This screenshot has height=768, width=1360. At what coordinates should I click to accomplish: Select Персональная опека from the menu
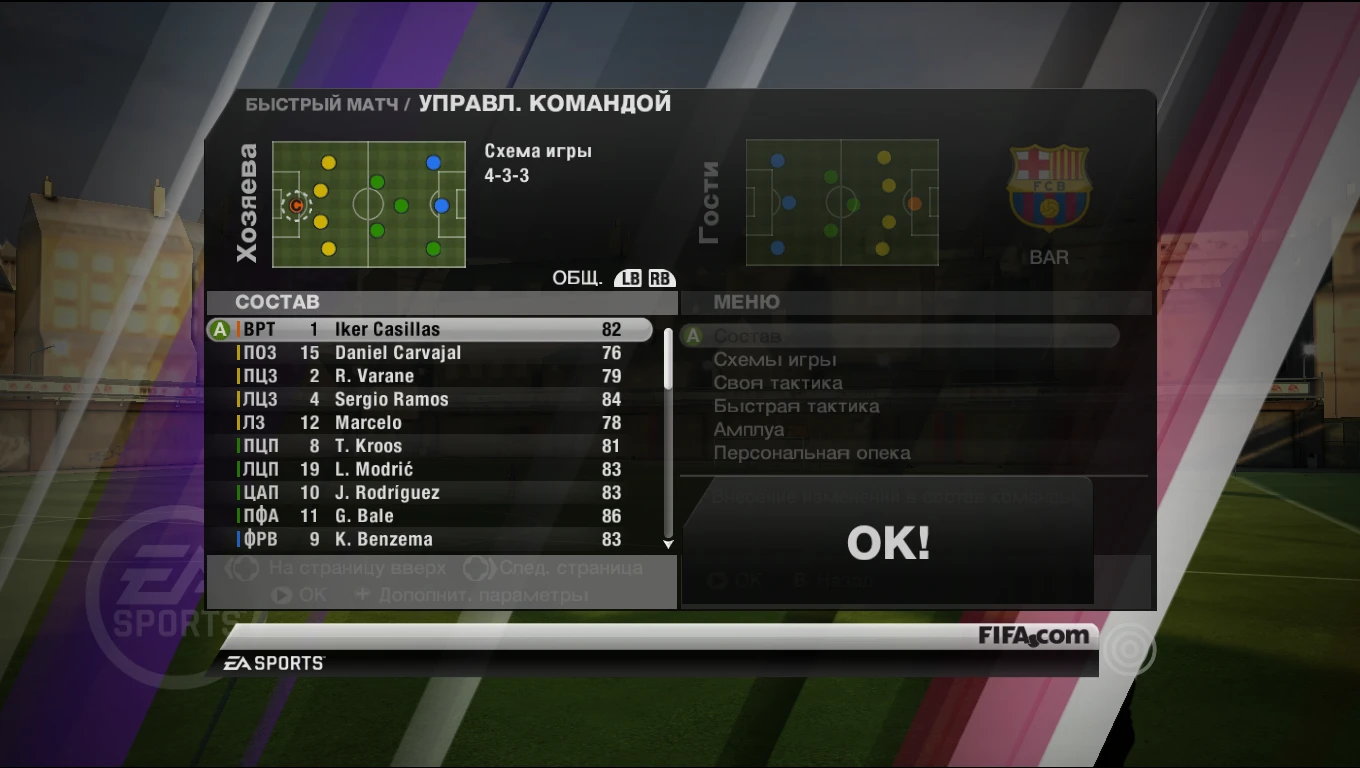pos(811,452)
